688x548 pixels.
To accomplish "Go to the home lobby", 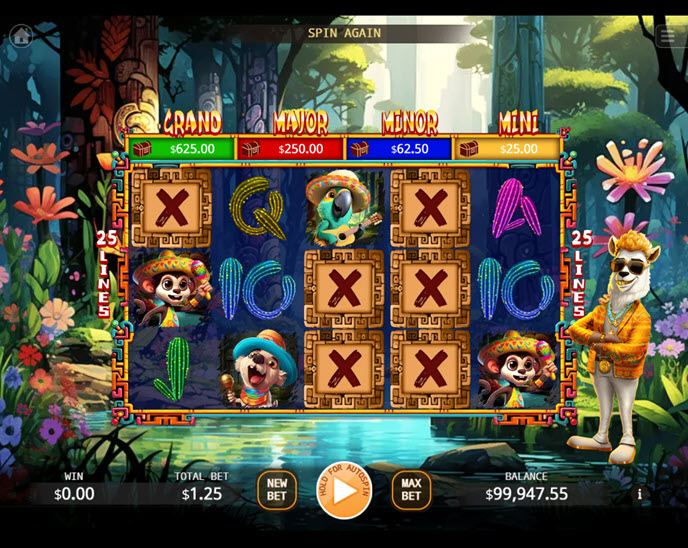I will coord(20,36).
